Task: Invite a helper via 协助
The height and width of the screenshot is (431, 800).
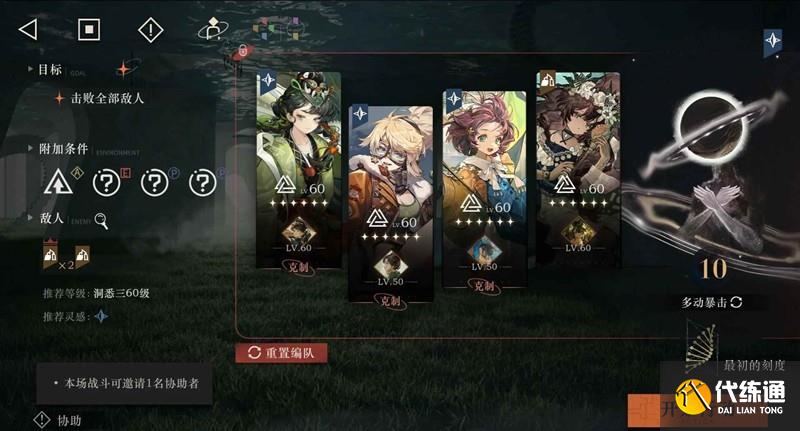Action: (x=59, y=420)
